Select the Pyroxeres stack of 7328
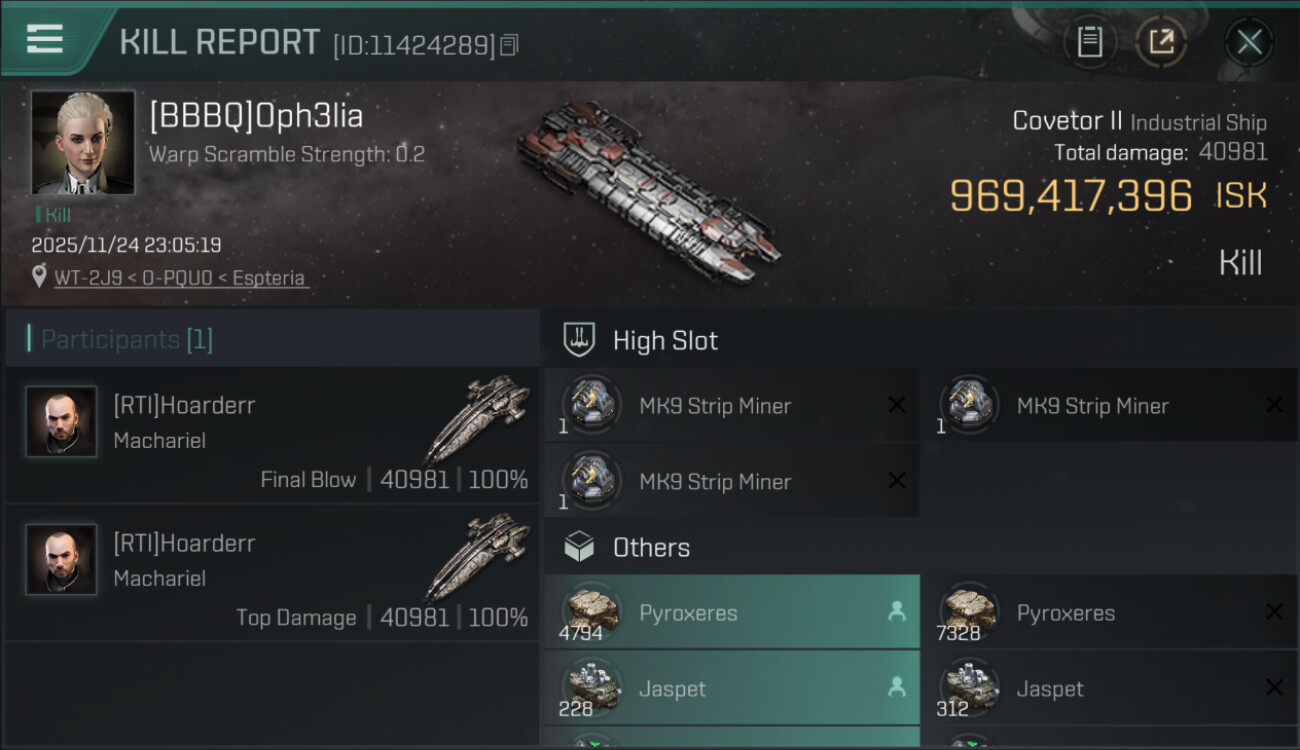Image resolution: width=1300 pixels, height=750 pixels. coord(1108,612)
